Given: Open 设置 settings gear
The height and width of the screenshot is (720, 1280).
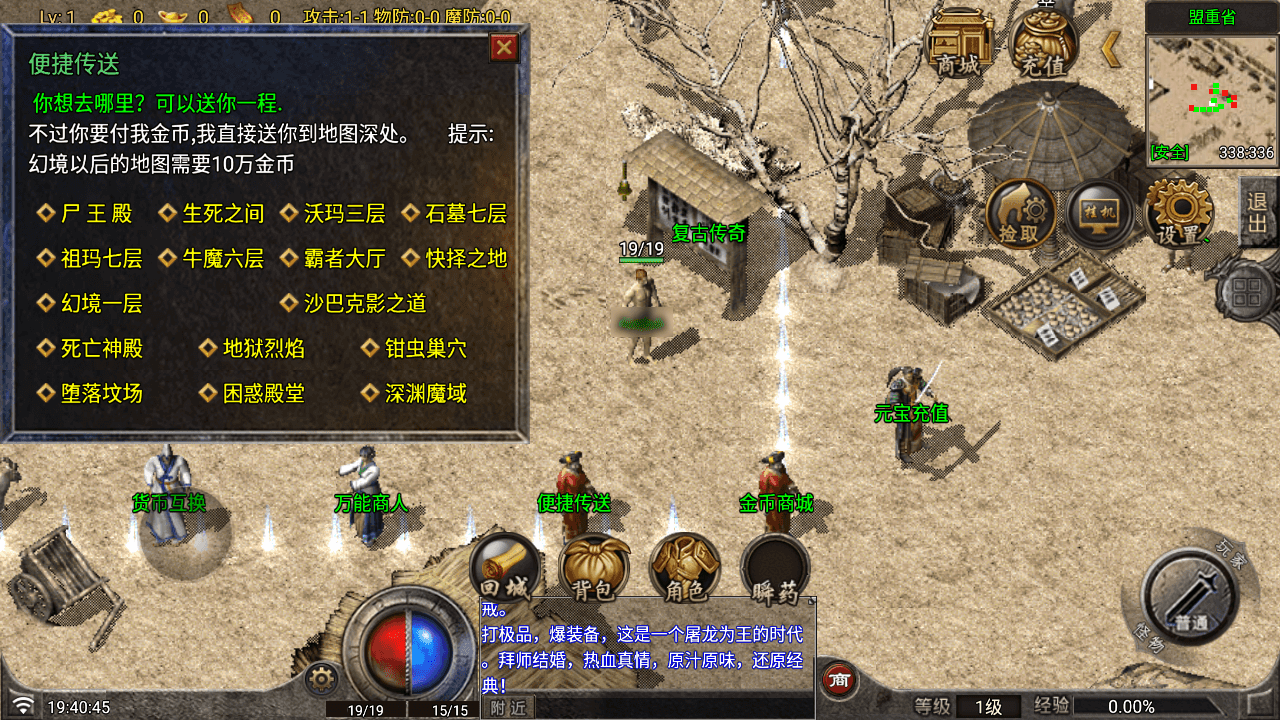Looking at the screenshot, I should pos(1180,214).
